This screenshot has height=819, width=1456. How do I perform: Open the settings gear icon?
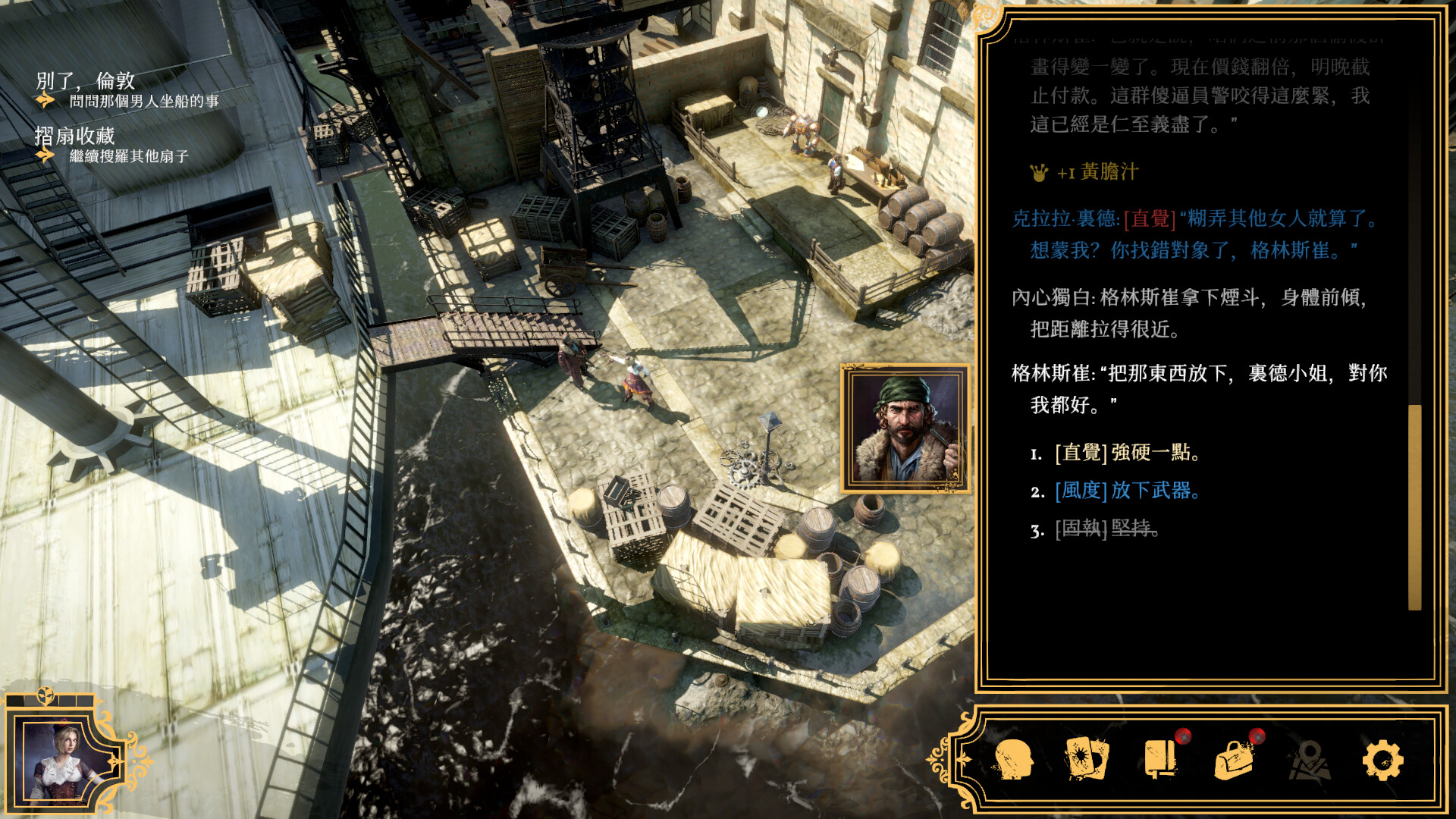click(1382, 759)
